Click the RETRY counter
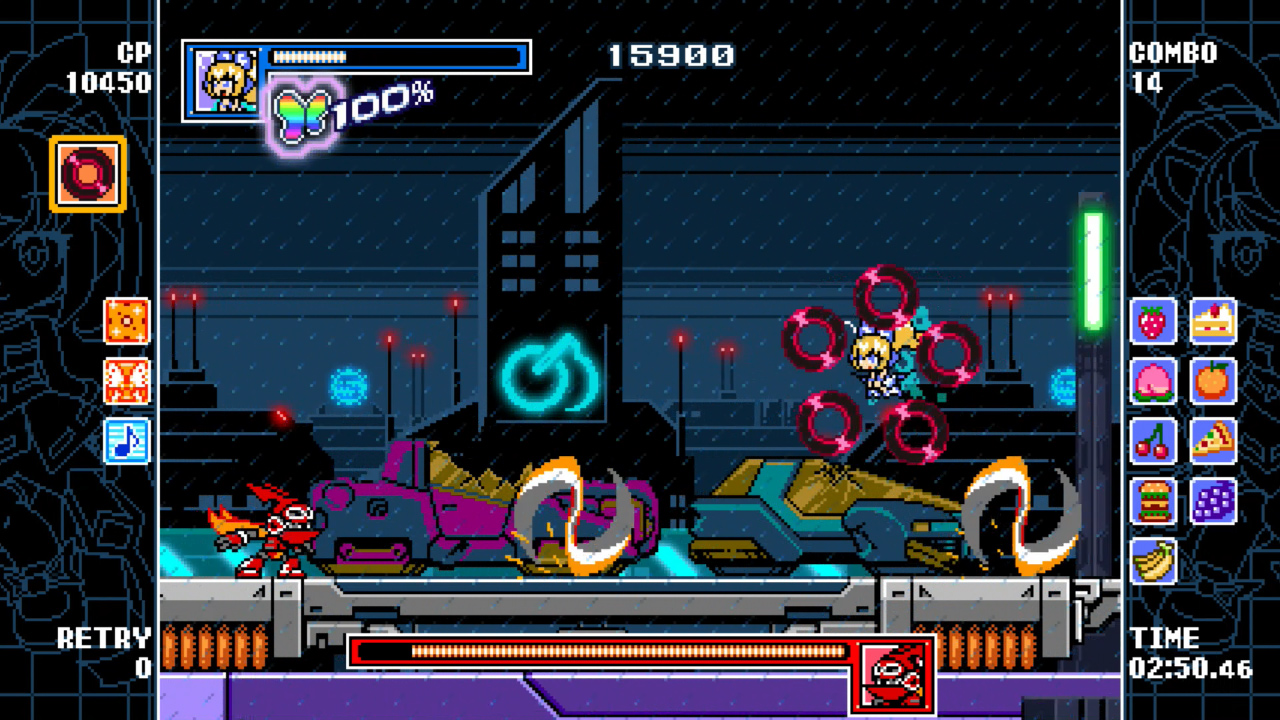This screenshot has width=1280, height=720. click(x=105, y=650)
